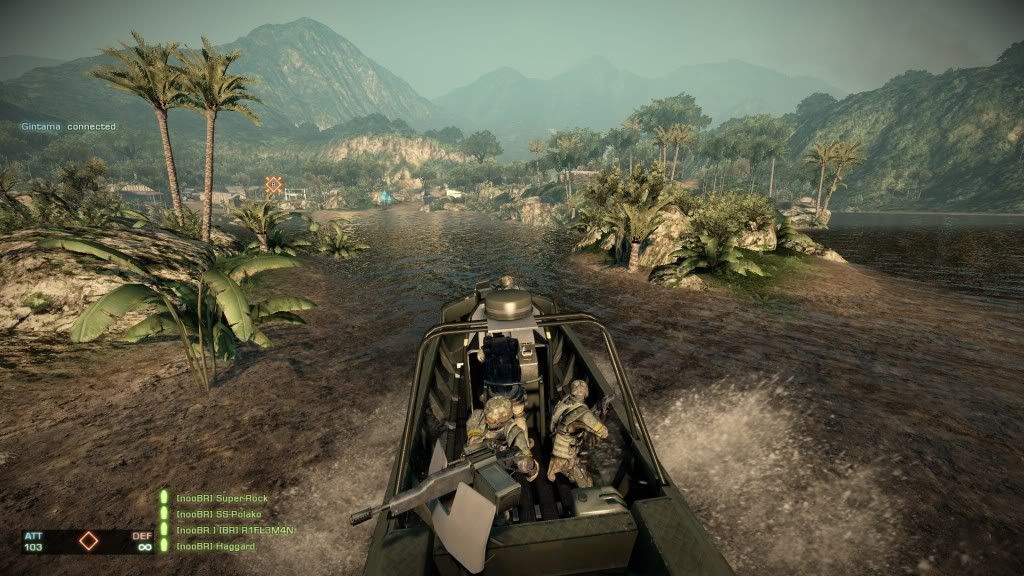Select squad member SS-Polako in the squad list
1024x576 pixels.
pos(217,514)
